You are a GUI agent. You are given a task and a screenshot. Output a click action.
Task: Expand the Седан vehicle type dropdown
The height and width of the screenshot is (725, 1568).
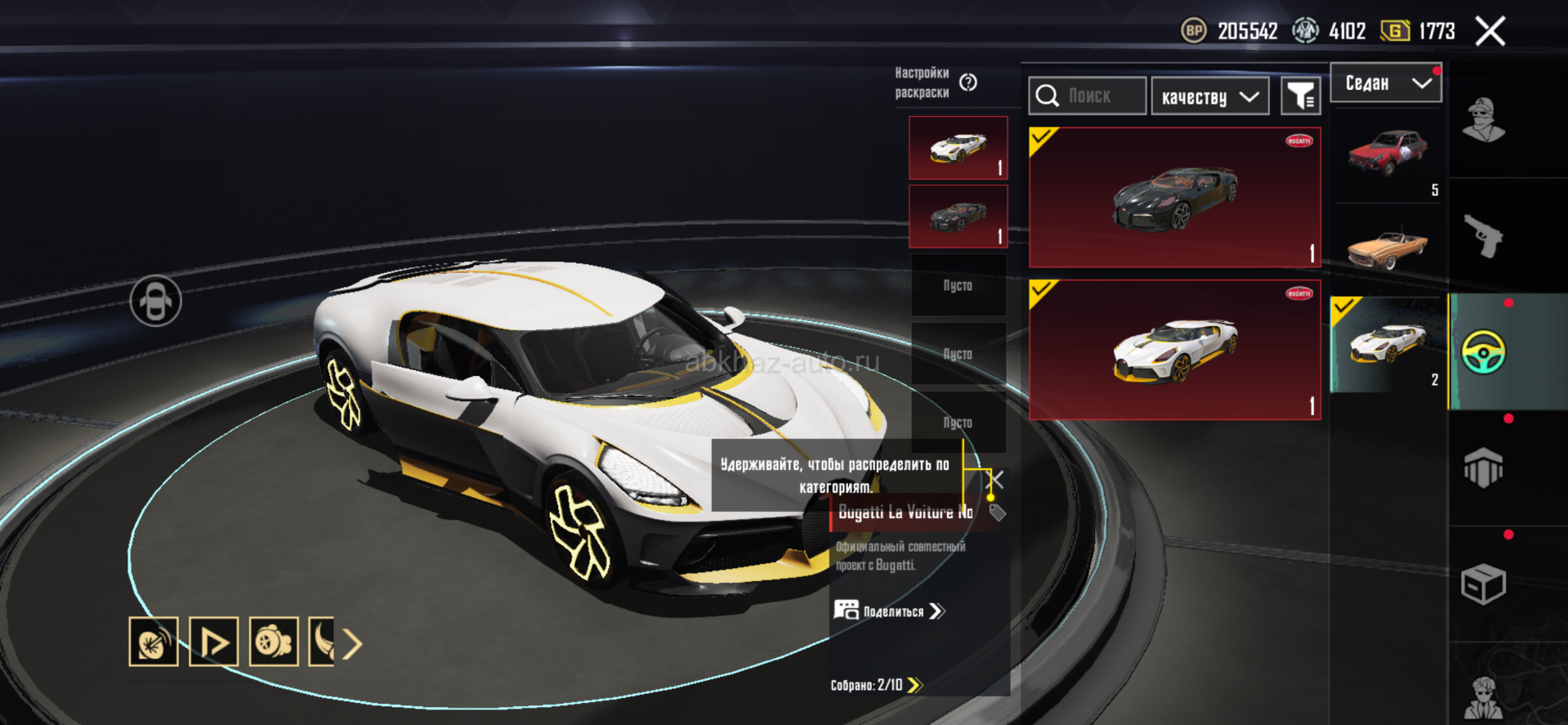point(1386,83)
